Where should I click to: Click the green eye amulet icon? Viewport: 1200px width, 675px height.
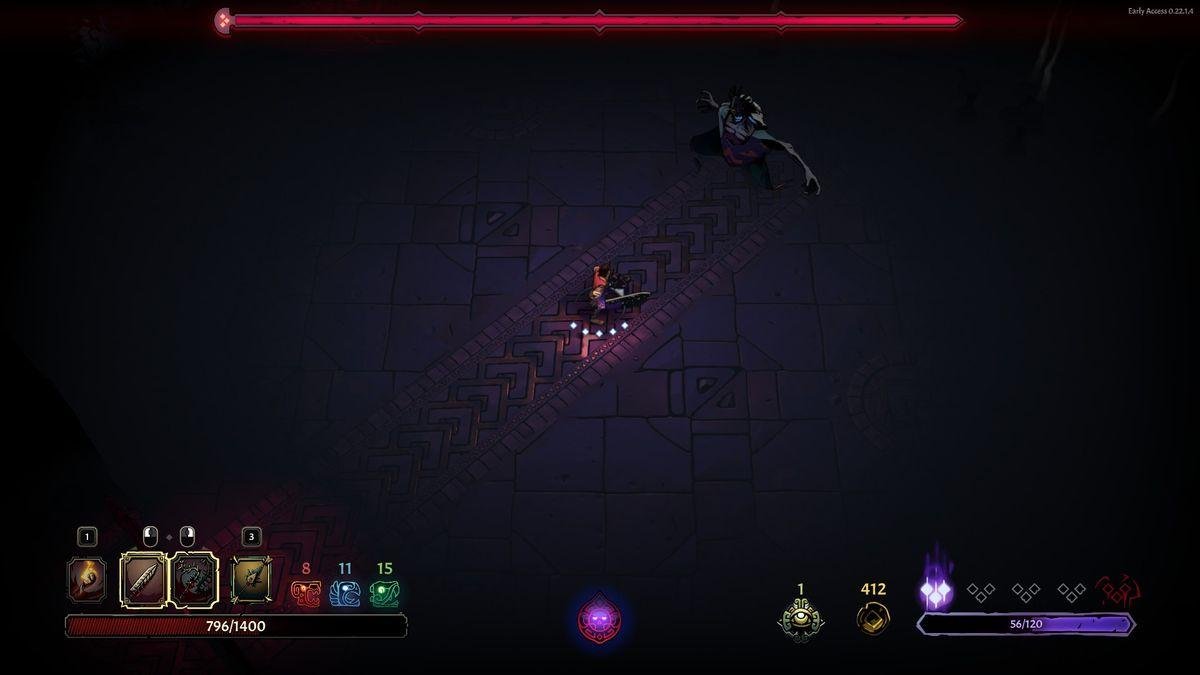coord(800,619)
